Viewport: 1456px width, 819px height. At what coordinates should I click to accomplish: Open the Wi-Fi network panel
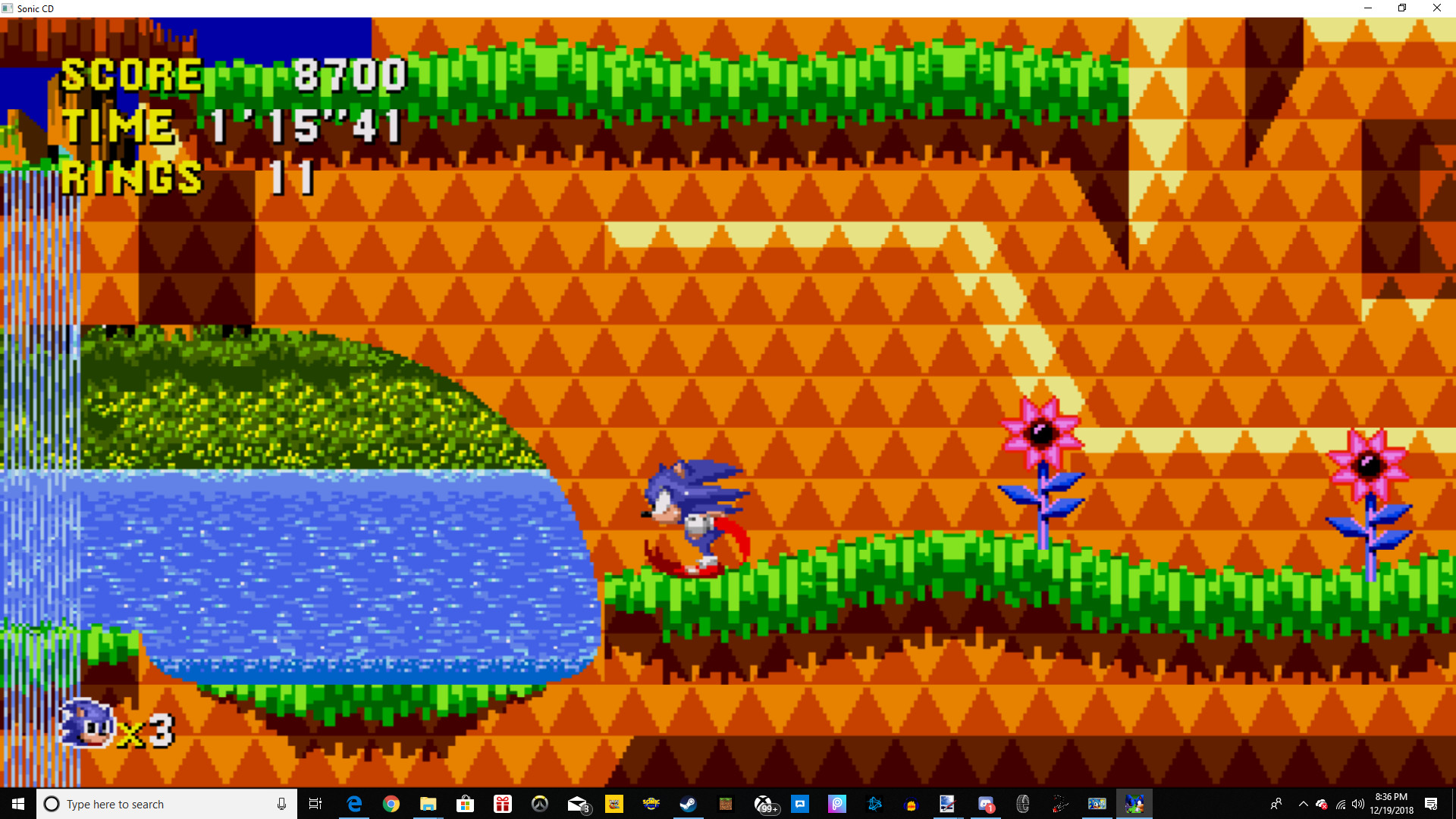1341,804
